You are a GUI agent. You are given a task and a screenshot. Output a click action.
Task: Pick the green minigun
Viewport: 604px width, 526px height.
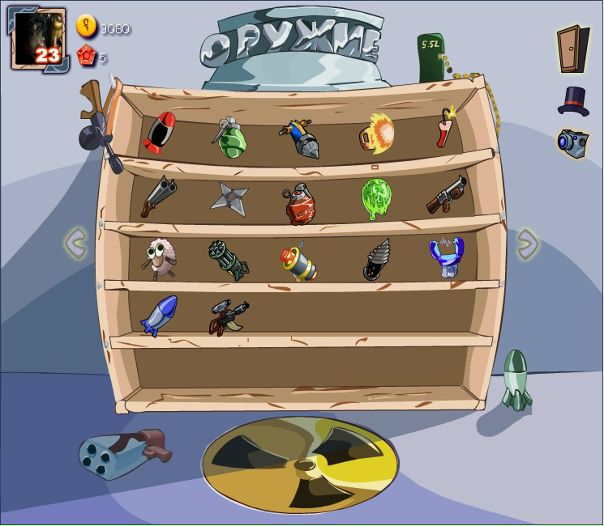pyautogui.click(x=228, y=259)
